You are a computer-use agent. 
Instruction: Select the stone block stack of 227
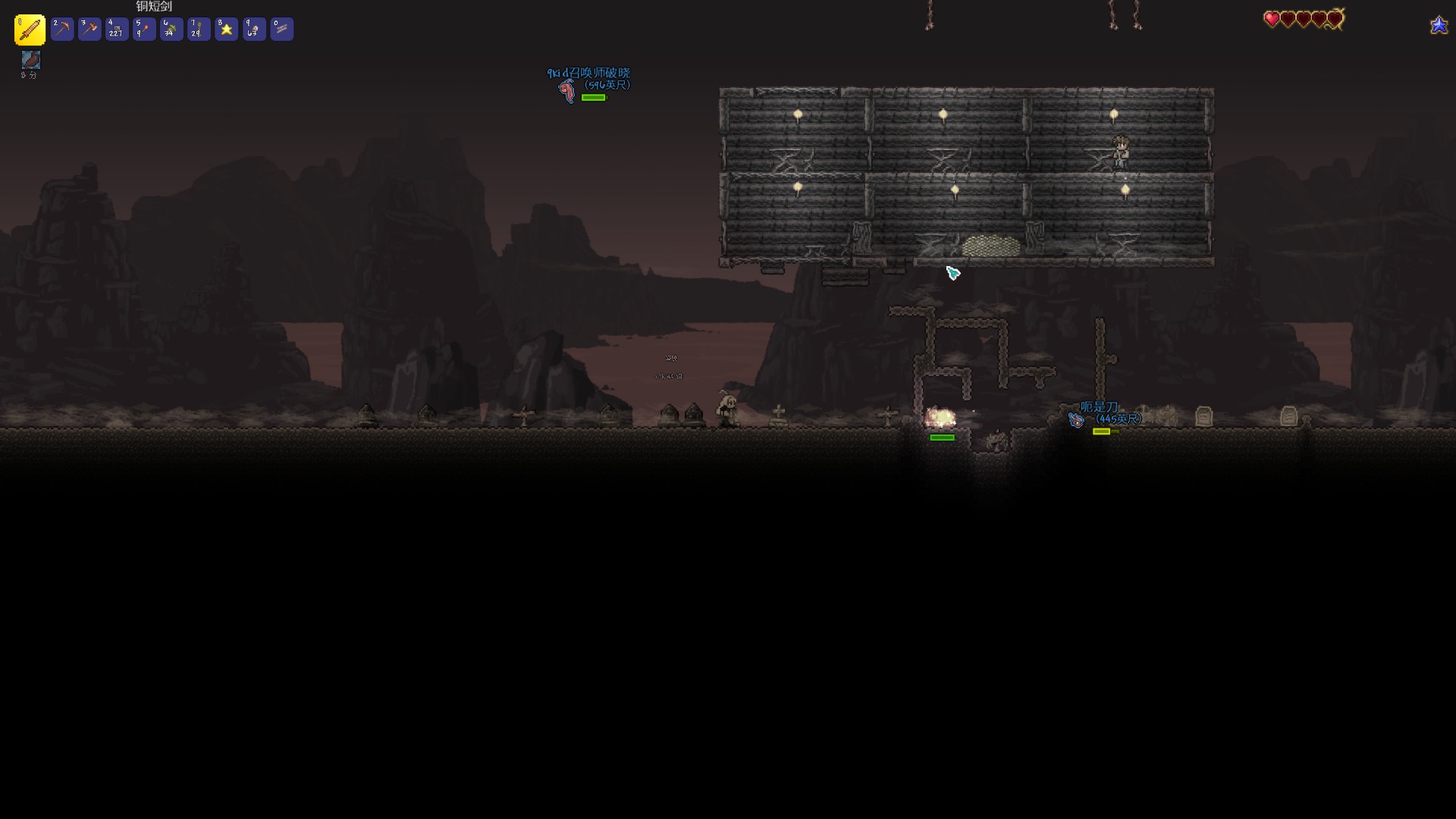117,30
